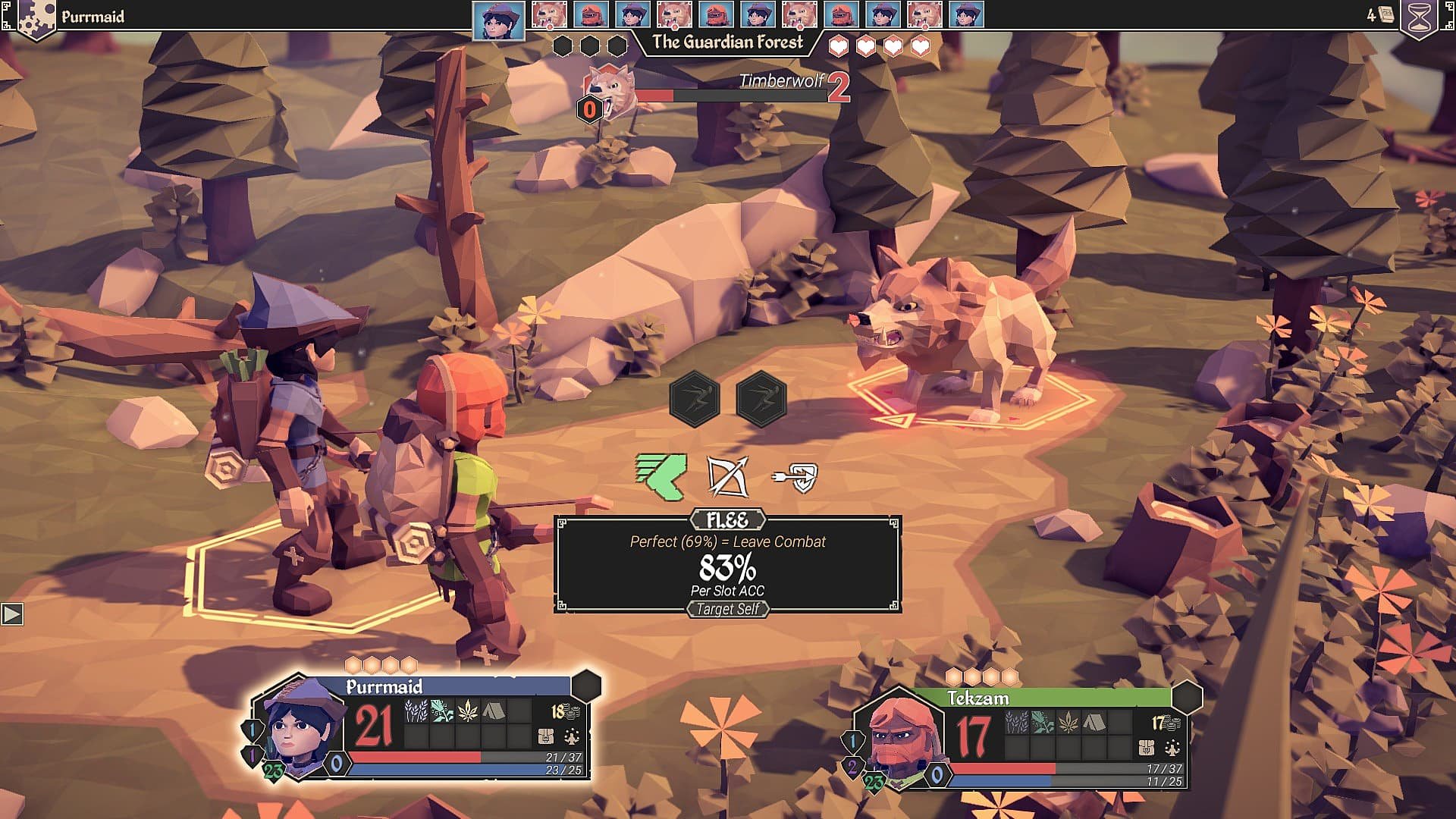Open Purrmaid's backpack inventory icon
The height and width of the screenshot is (819, 1456).
click(x=545, y=736)
